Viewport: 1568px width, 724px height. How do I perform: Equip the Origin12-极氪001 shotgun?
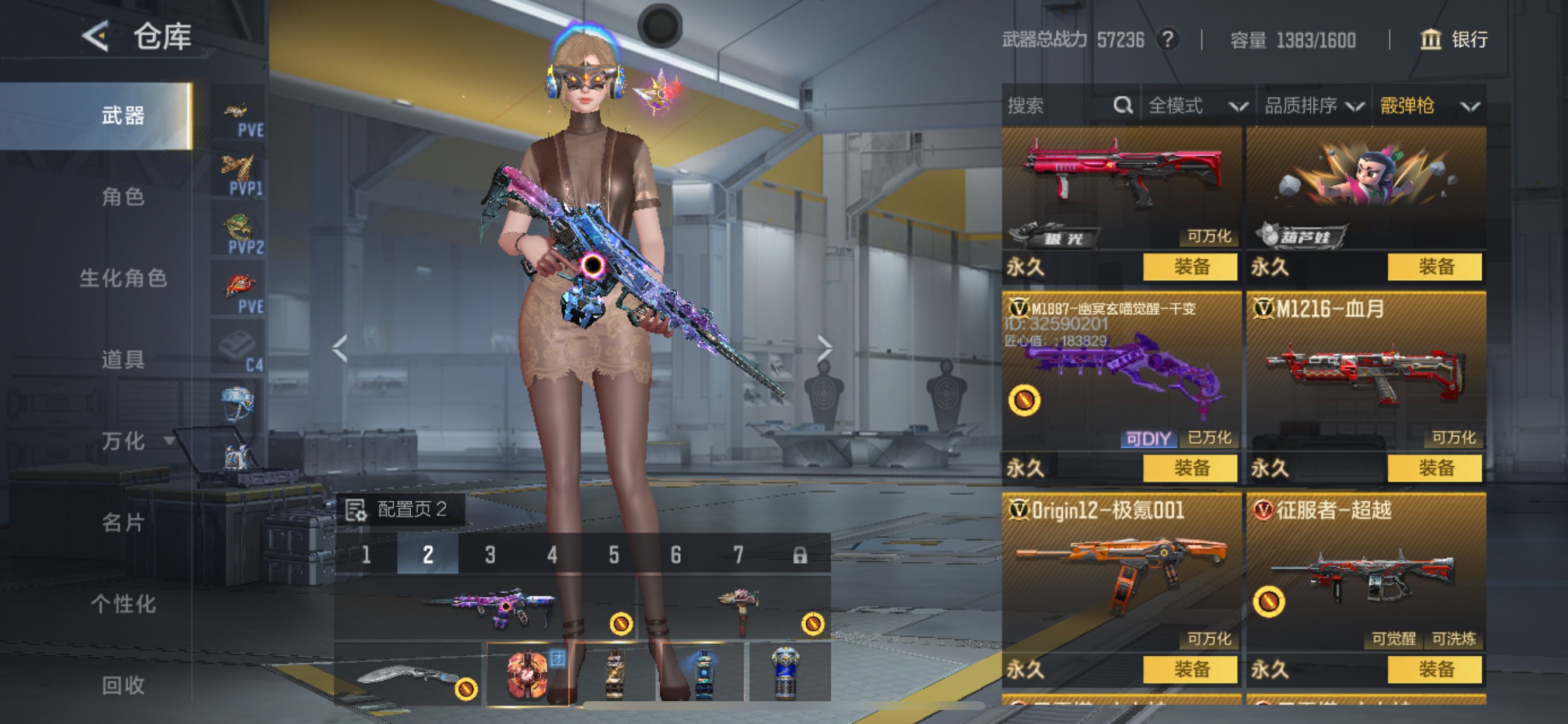(x=1190, y=669)
